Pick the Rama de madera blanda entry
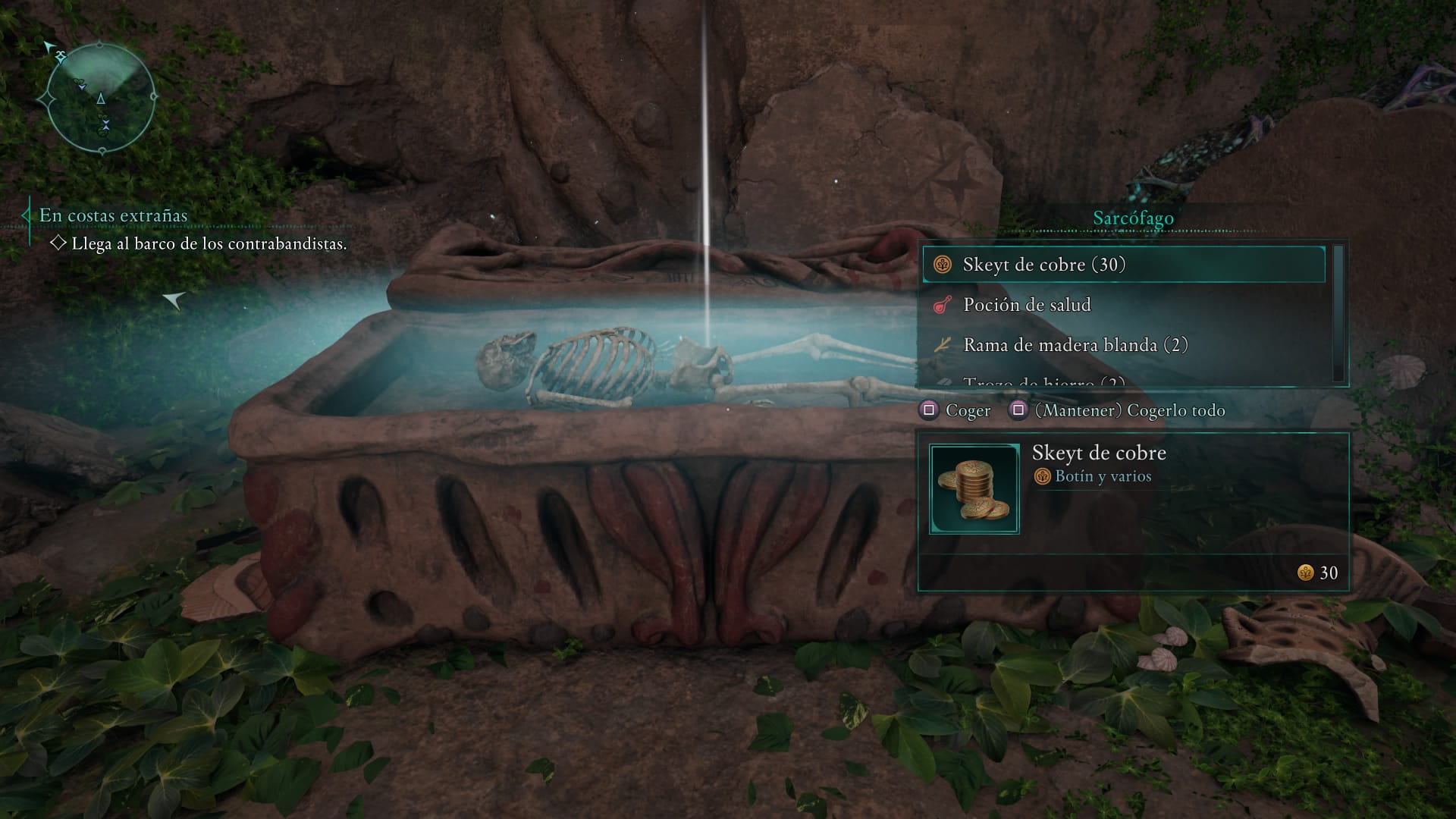The width and height of the screenshot is (1456, 819). pyautogui.click(x=1122, y=345)
